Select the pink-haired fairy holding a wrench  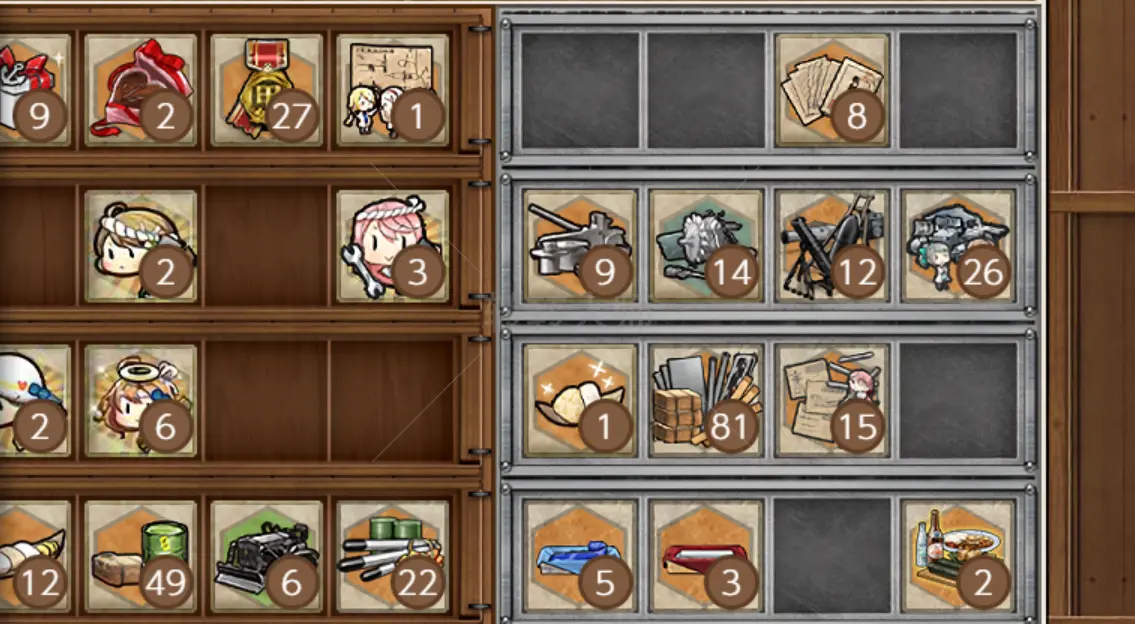392,246
